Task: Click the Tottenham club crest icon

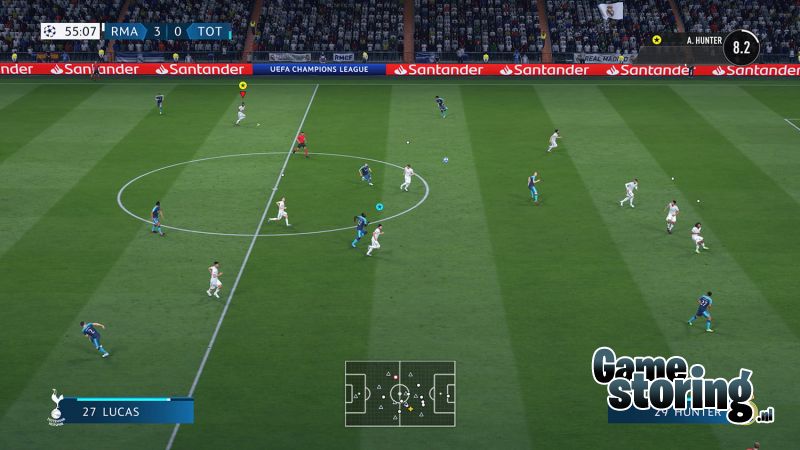Action: click(x=58, y=406)
